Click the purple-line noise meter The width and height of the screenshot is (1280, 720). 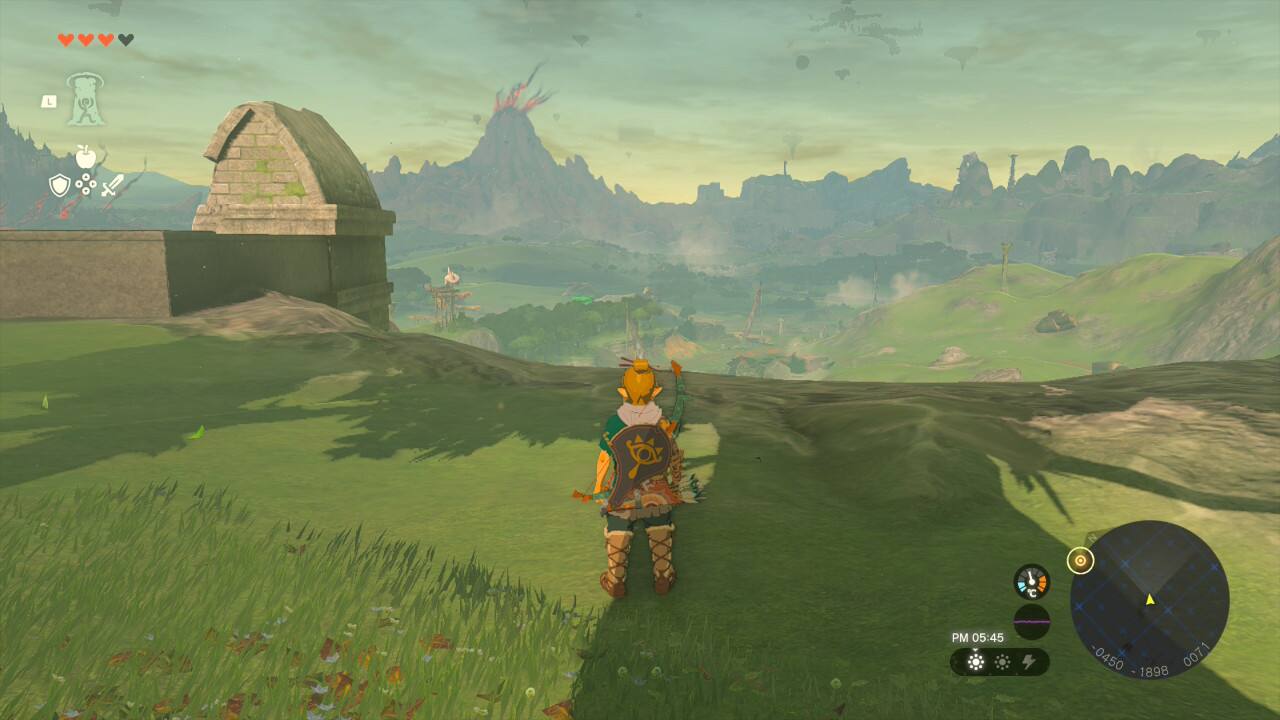1032,622
